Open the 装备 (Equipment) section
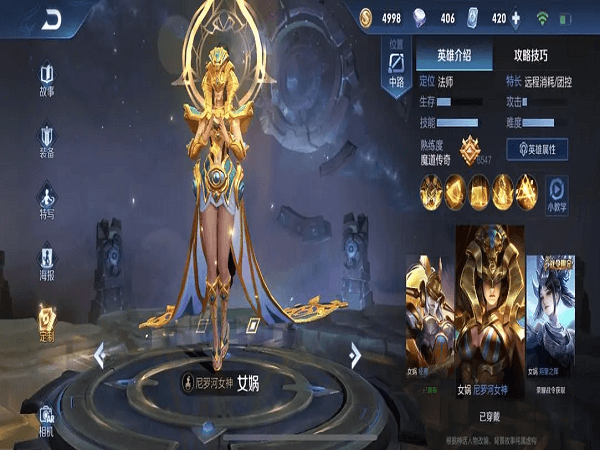This screenshot has height=450, width=600. pos(47,141)
